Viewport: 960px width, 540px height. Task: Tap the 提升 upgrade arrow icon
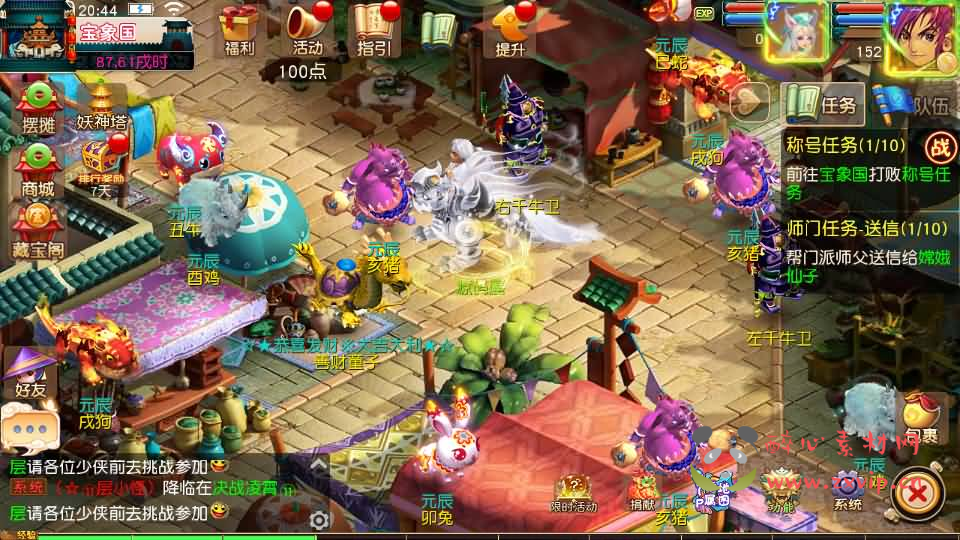coord(511,27)
